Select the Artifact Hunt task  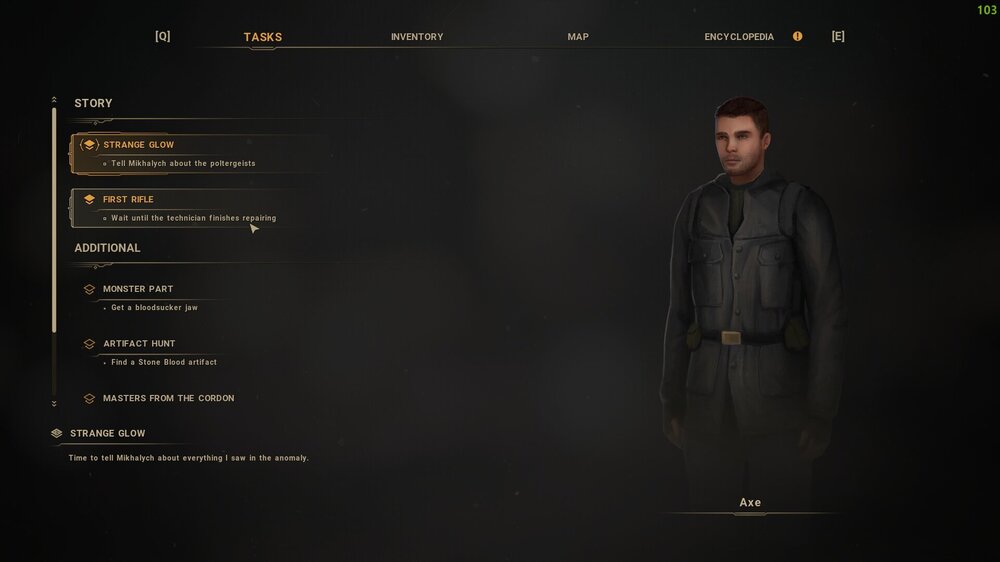[x=139, y=344]
